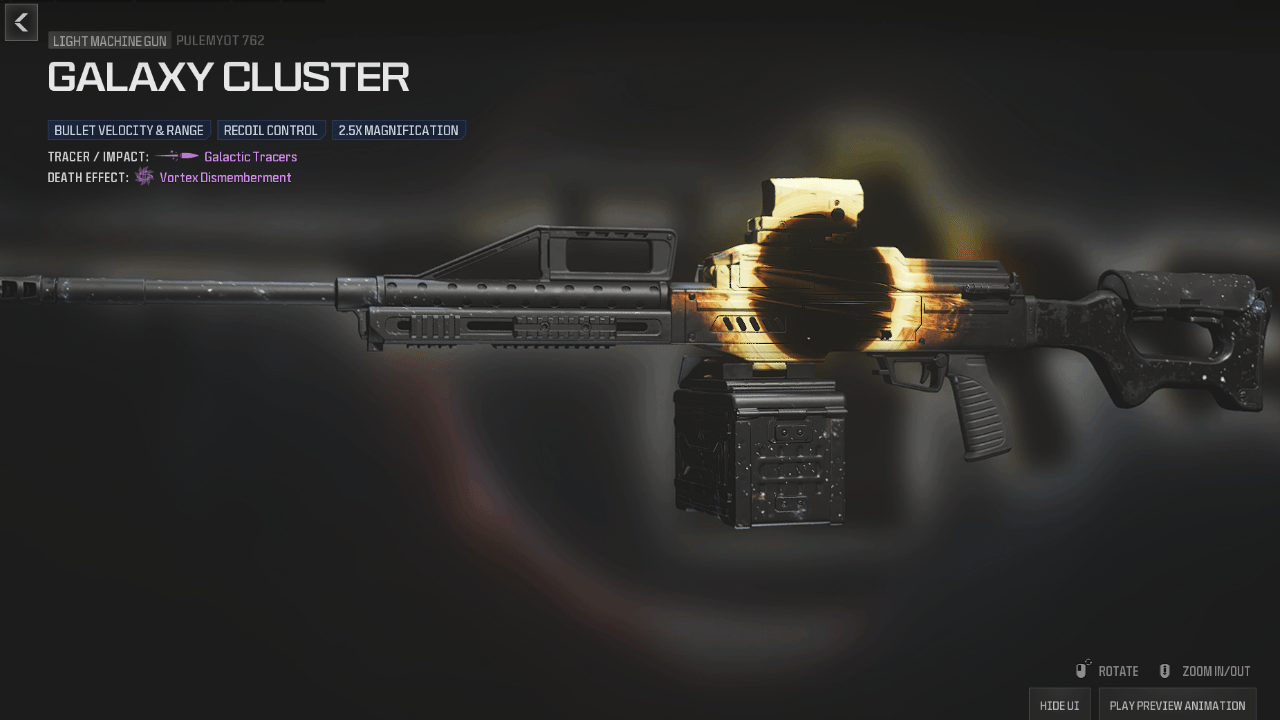Click the mouse rotate icon near bottom right
Viewport: 1280px width, 720px height.
coord(1082,670)
